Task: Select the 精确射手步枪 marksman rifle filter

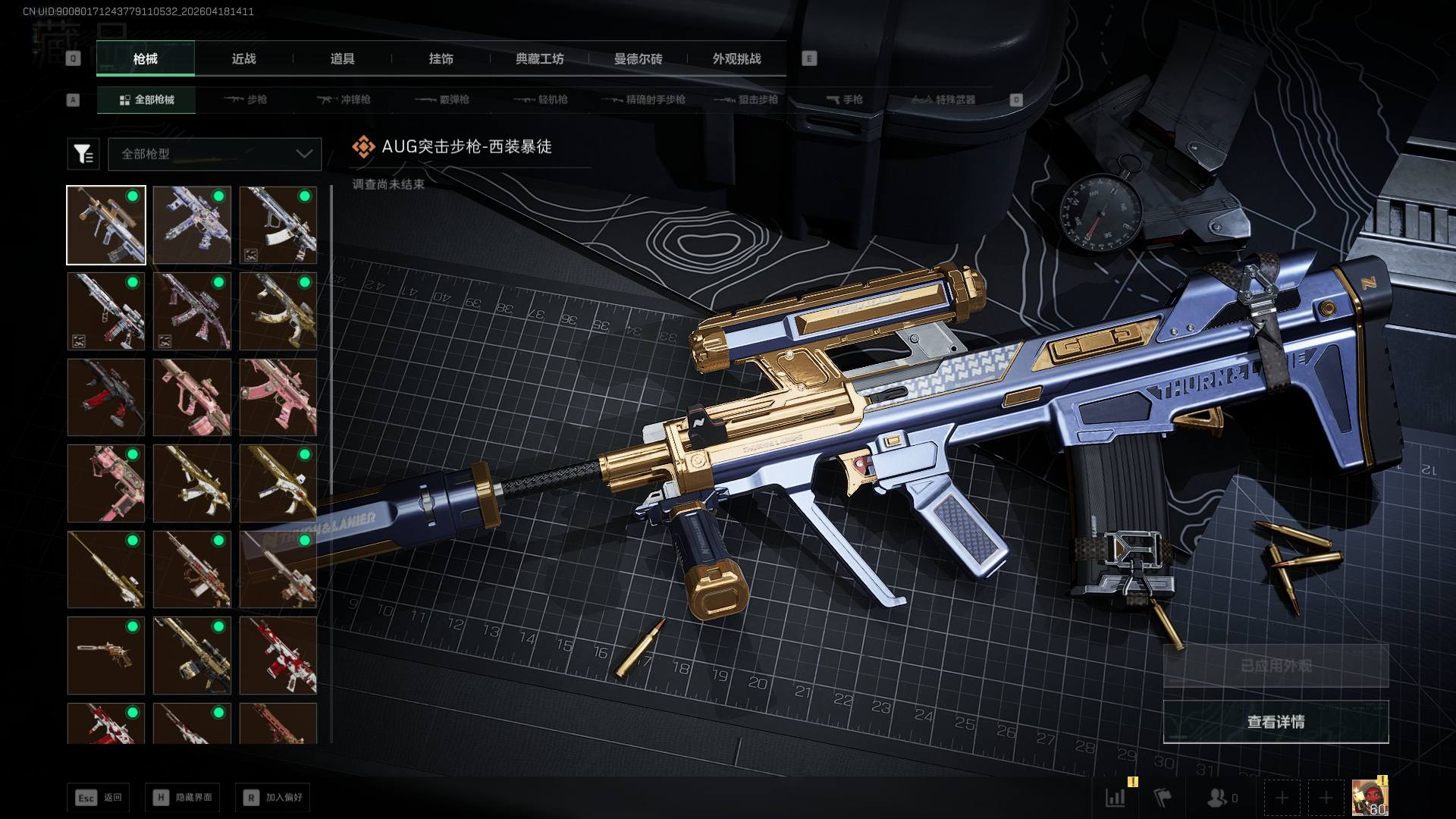Action: coord(643,99)
